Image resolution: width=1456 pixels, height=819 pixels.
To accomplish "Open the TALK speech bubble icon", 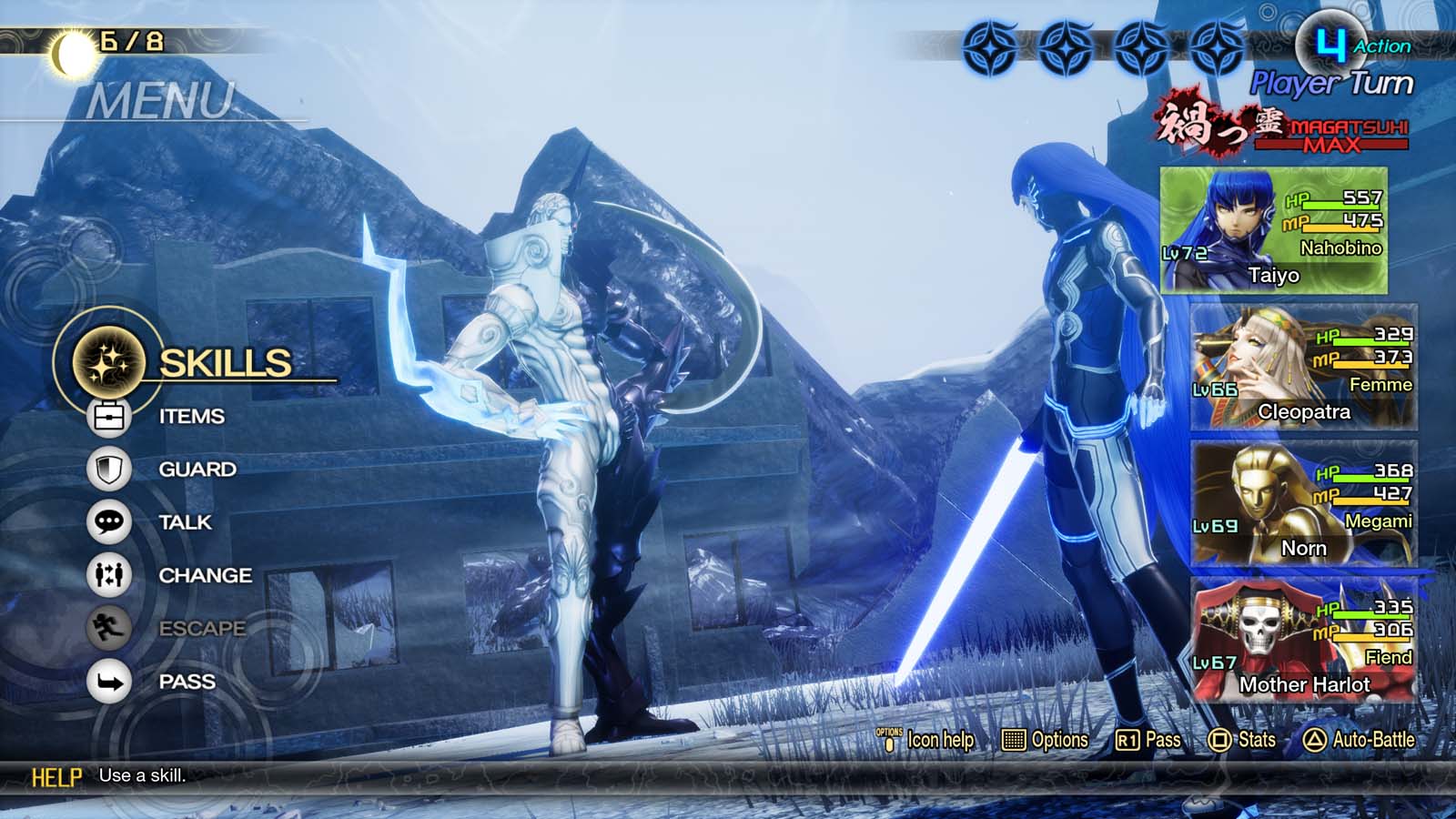I will click(x=109, y=522).
